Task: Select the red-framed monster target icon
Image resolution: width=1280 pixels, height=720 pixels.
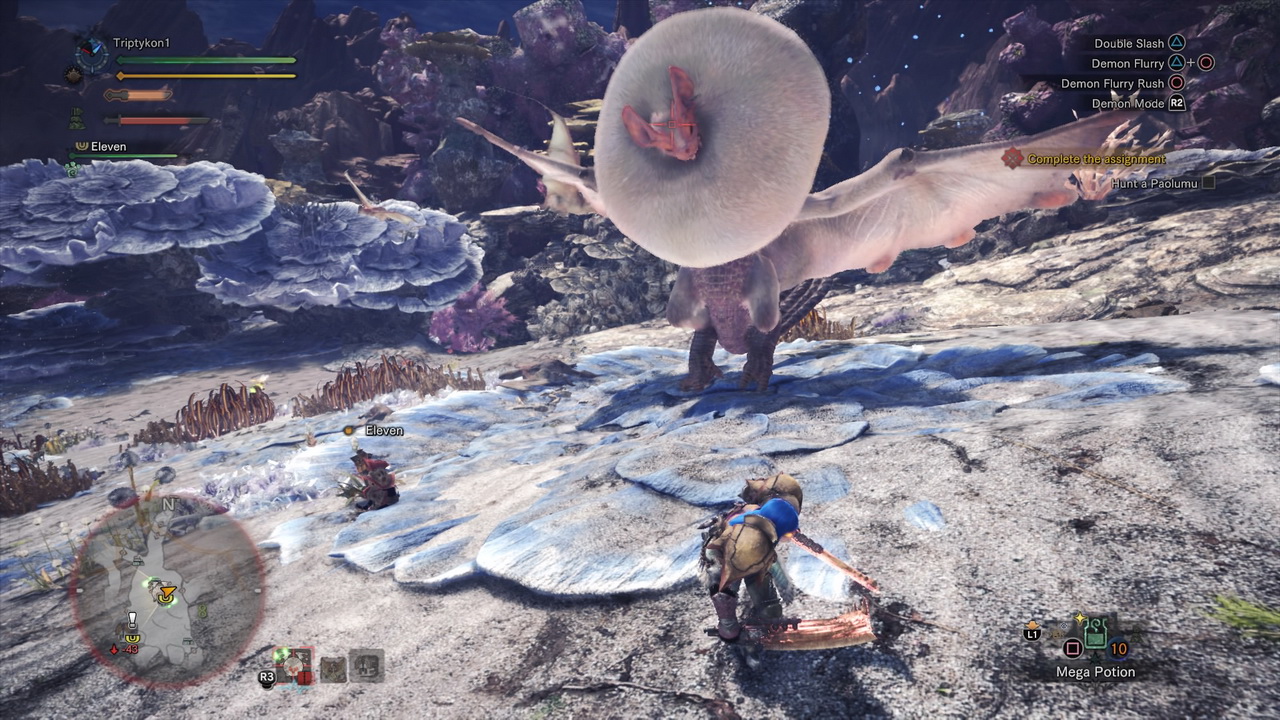Action: 293,665
